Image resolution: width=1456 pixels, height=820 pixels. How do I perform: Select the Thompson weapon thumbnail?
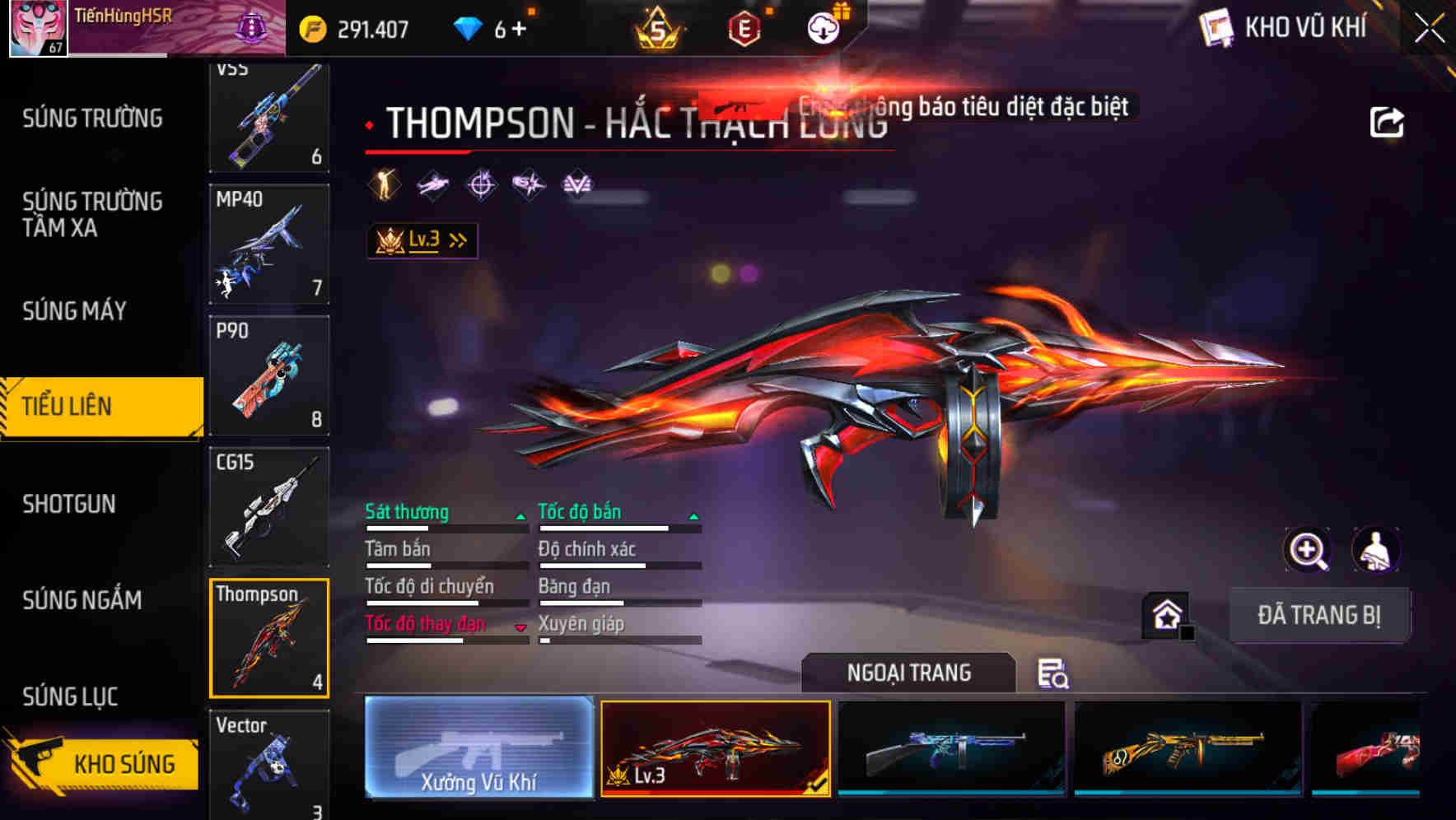click(x=268, y=638)
